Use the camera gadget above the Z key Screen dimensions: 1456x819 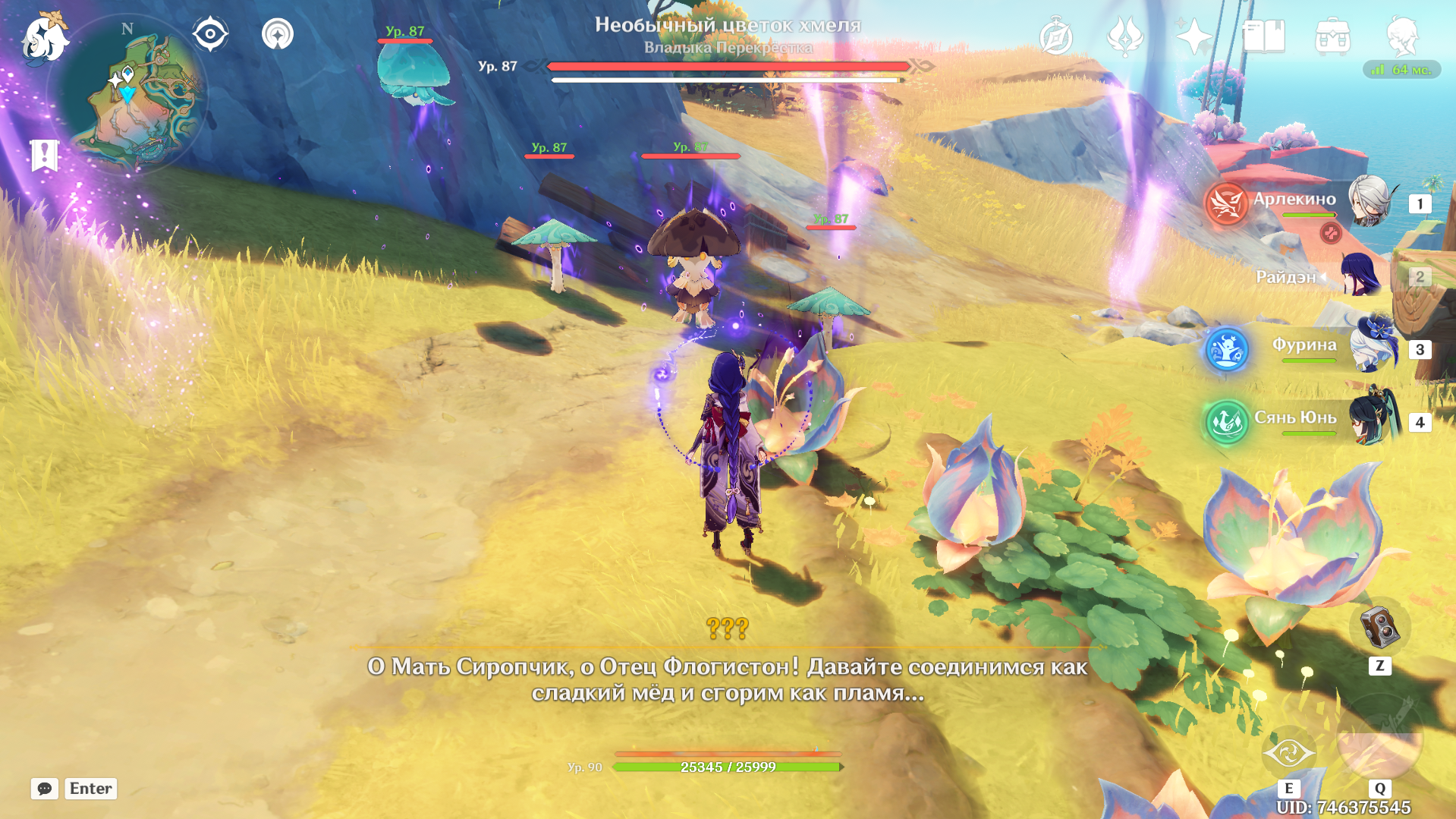point(1379,627)
